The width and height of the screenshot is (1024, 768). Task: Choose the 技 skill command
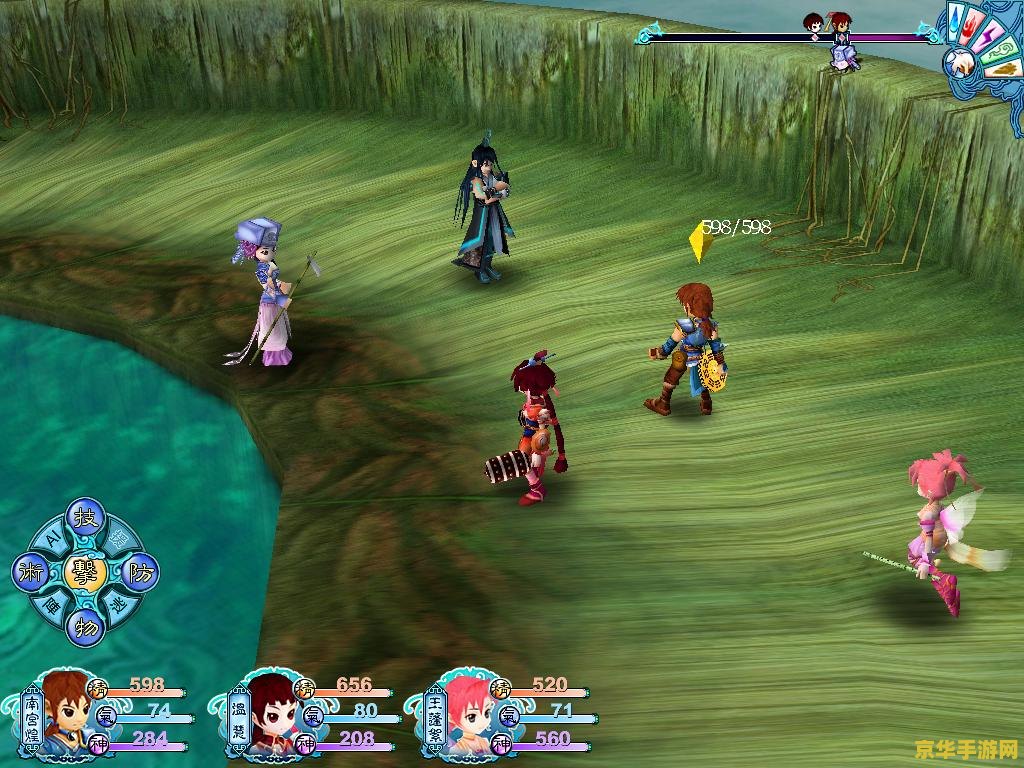(85, 519)
